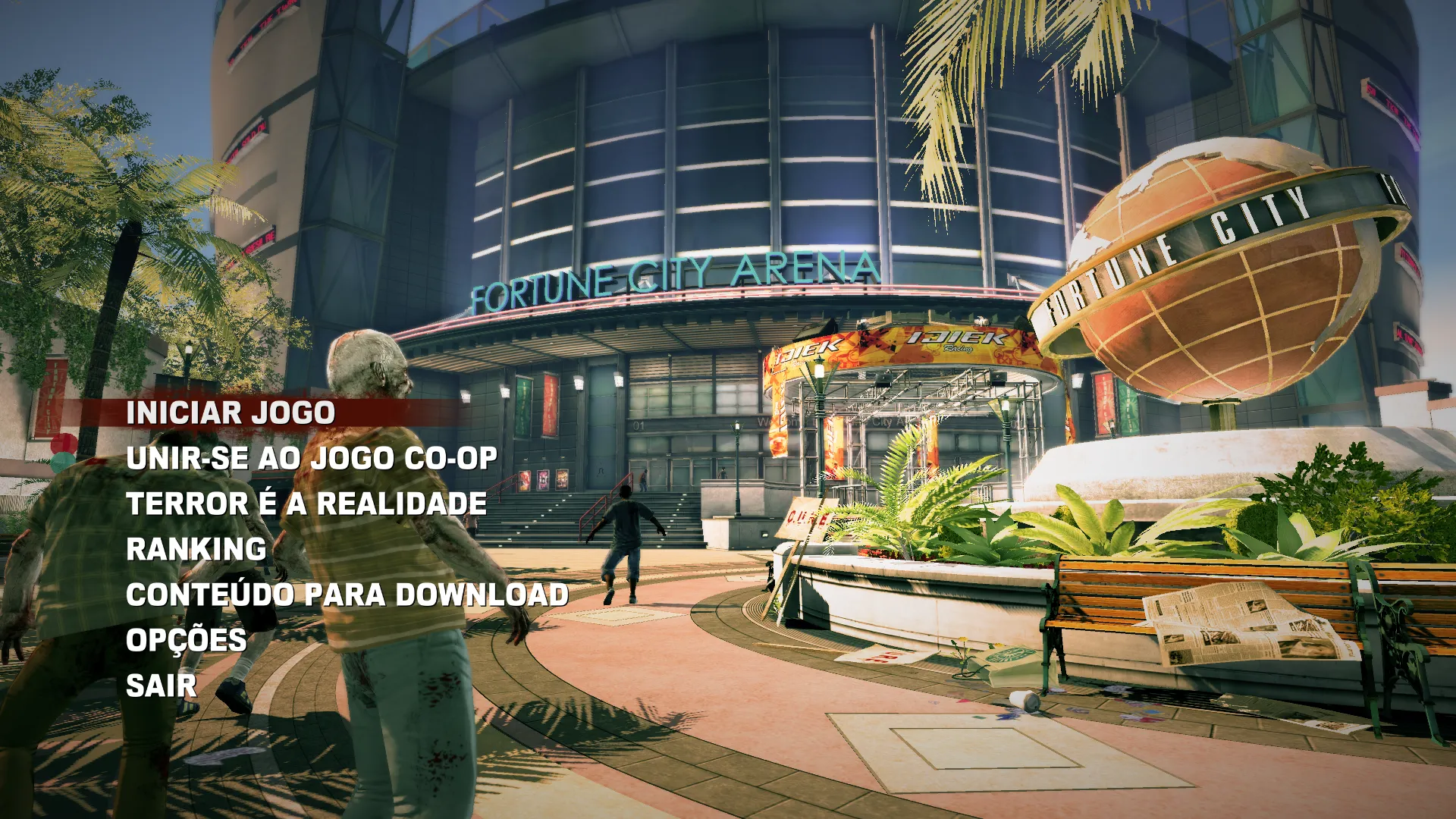Open the Ranking leaderboards

(x=196, y=550)
